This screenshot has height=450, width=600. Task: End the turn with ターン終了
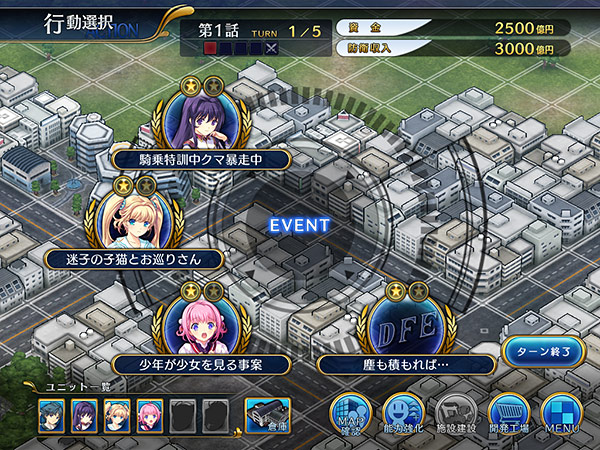(543, 353)
